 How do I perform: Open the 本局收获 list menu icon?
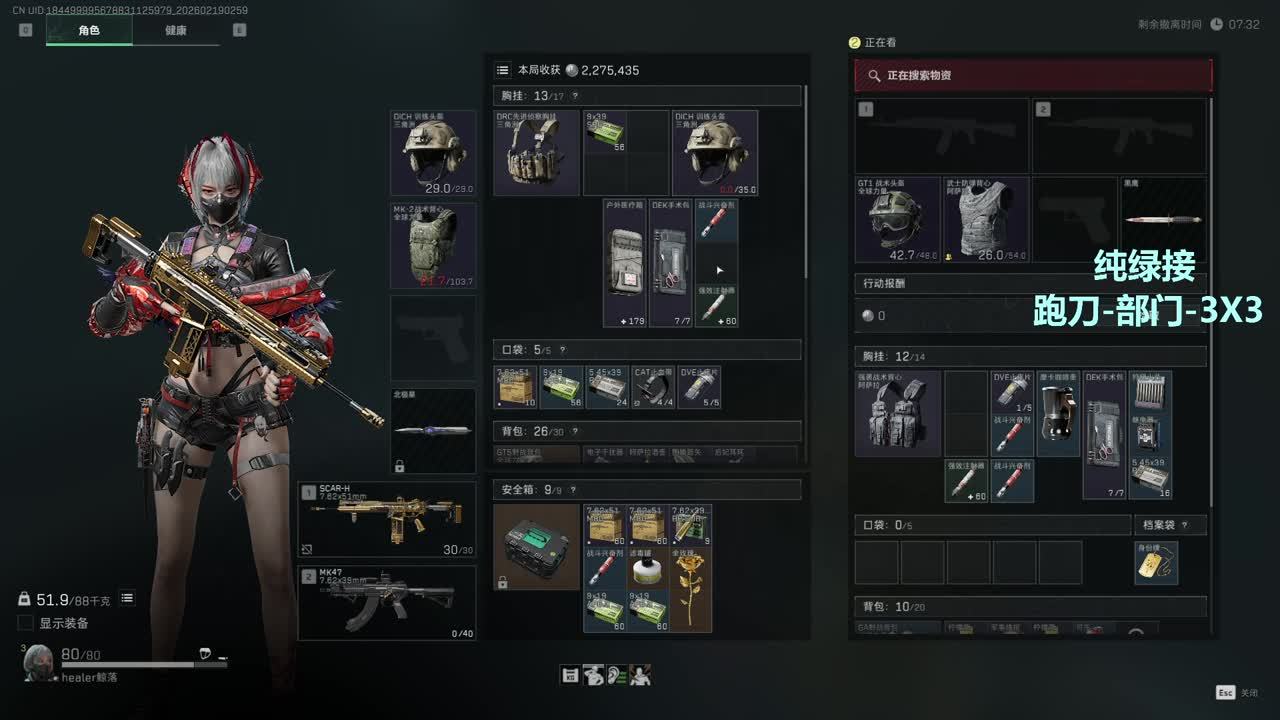click(503, 70)
